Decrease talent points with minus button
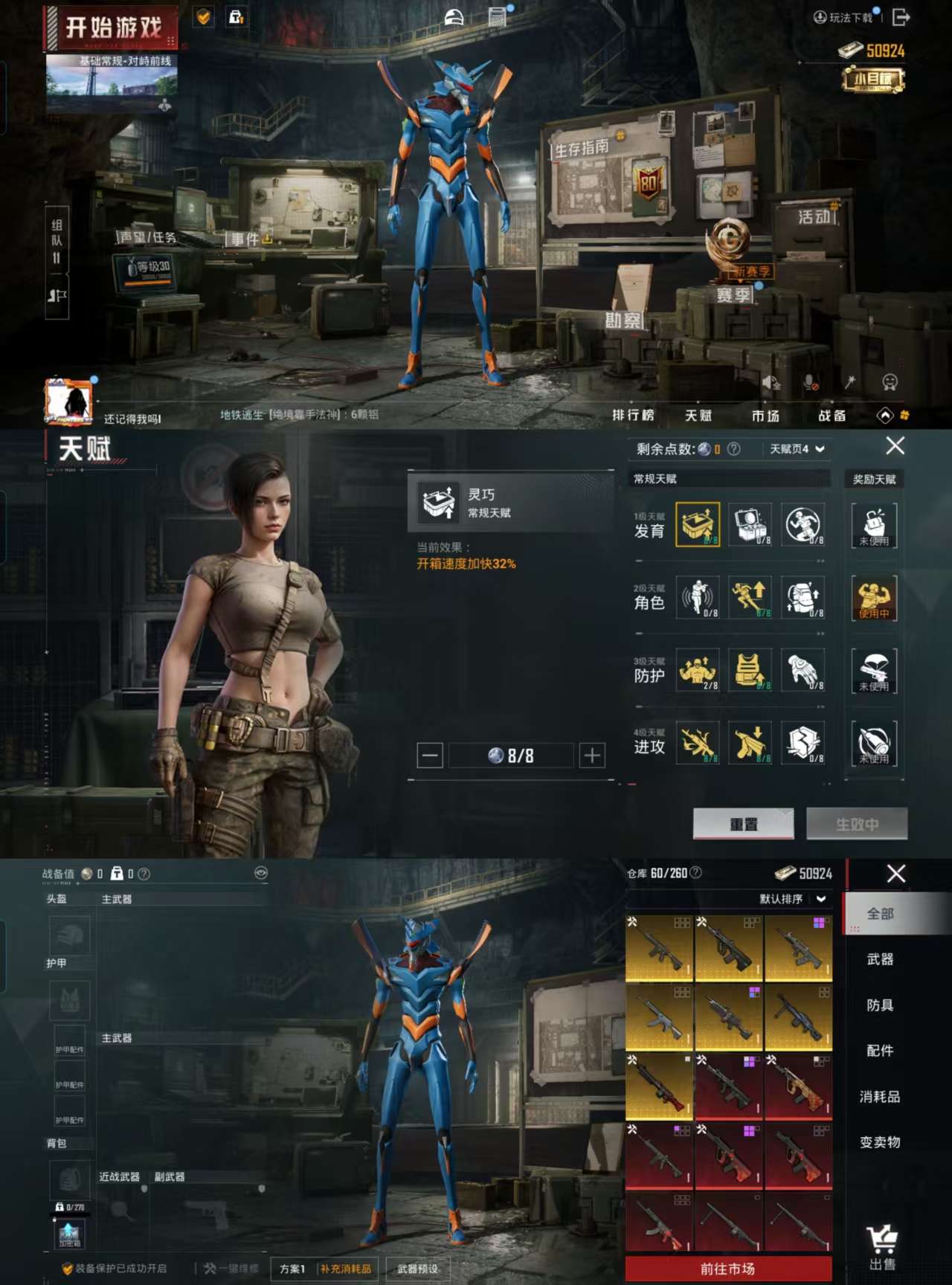Image resolution: width=952 pixels, height=1285 pixels. [430, 756]
